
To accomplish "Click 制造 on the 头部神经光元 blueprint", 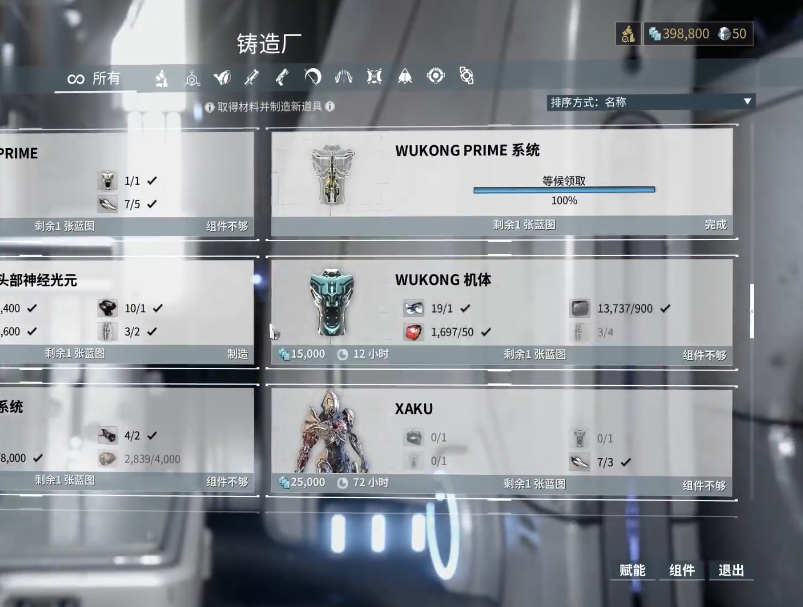I will pyautogui.click(x=237, y=354).
